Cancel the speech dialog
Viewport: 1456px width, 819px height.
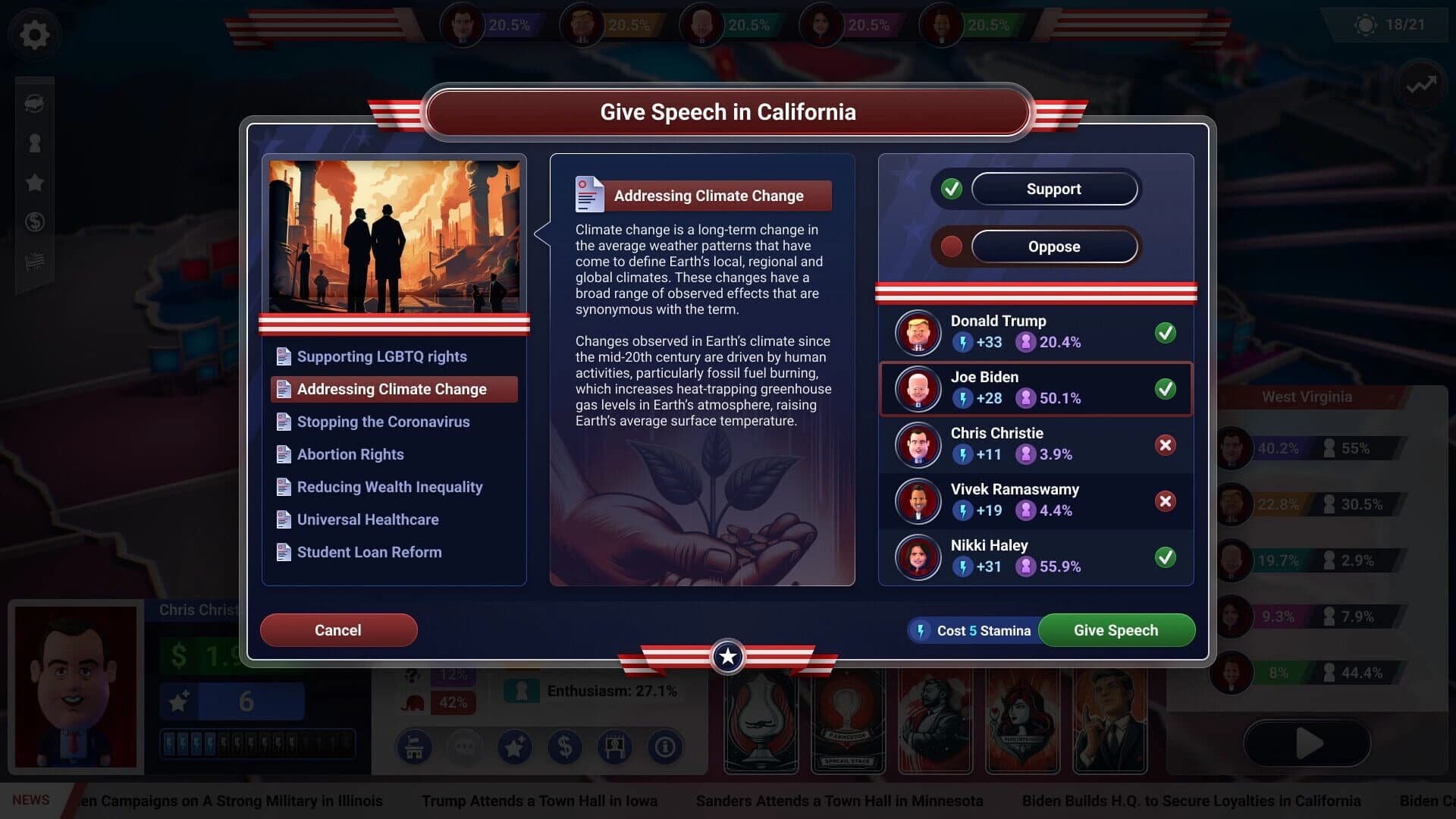coord(338,629)
